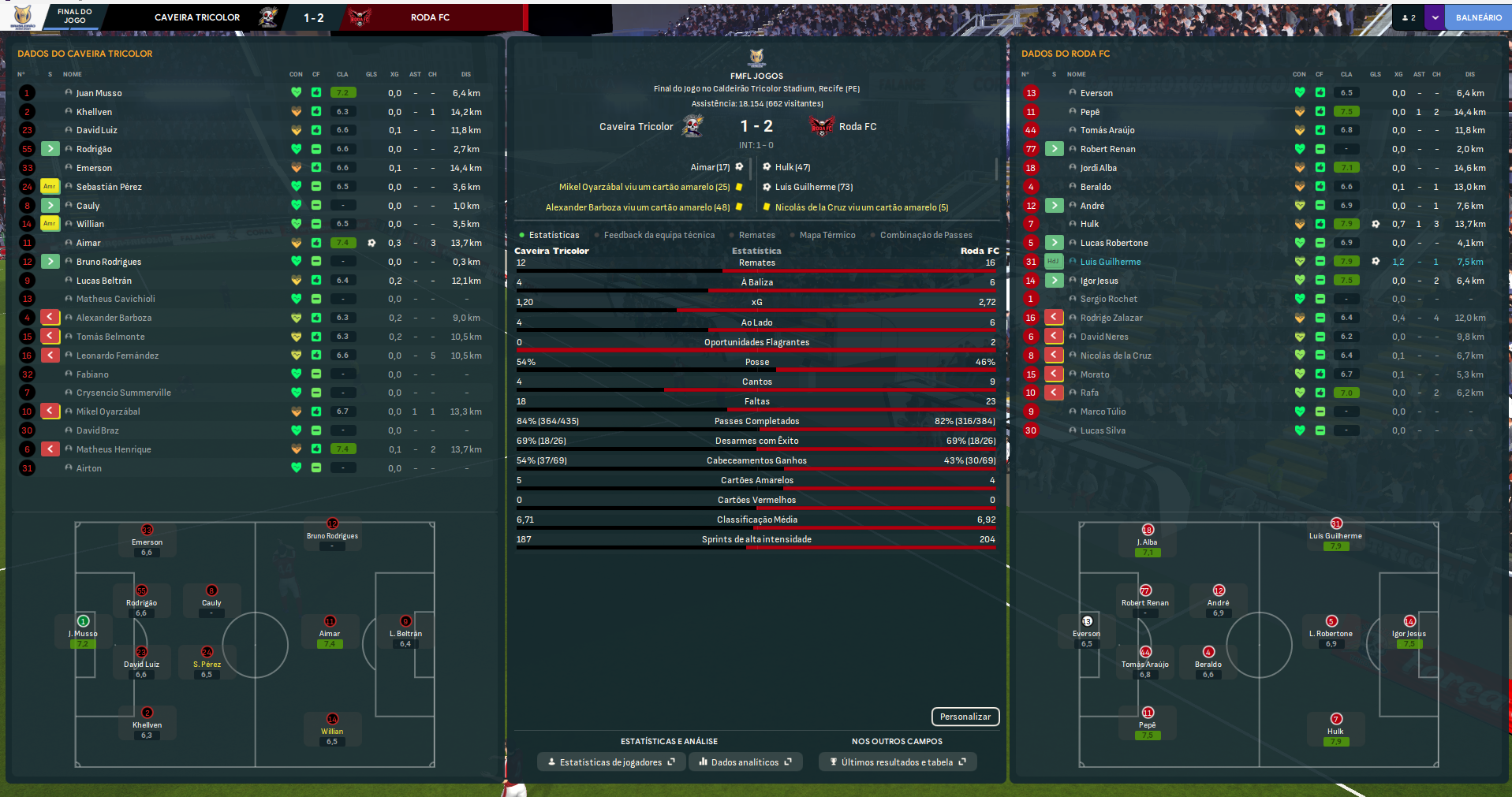Click the Balneário button
The width and height of the screenshot is (1512, 797).
1478,17
